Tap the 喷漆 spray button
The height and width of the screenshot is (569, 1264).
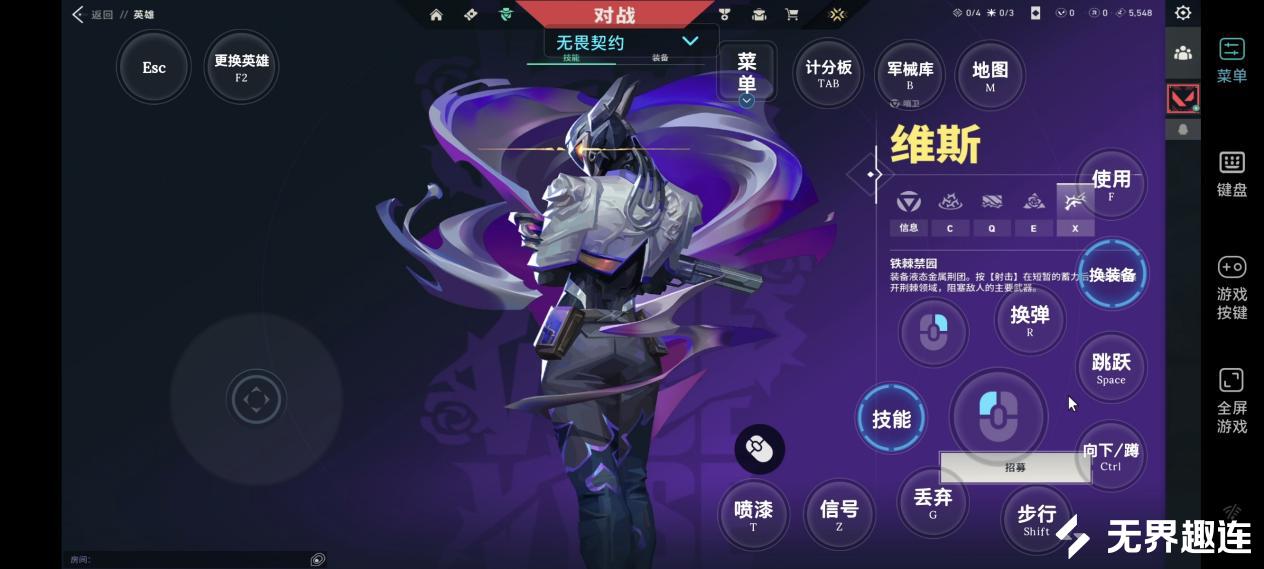coord(754,514)
